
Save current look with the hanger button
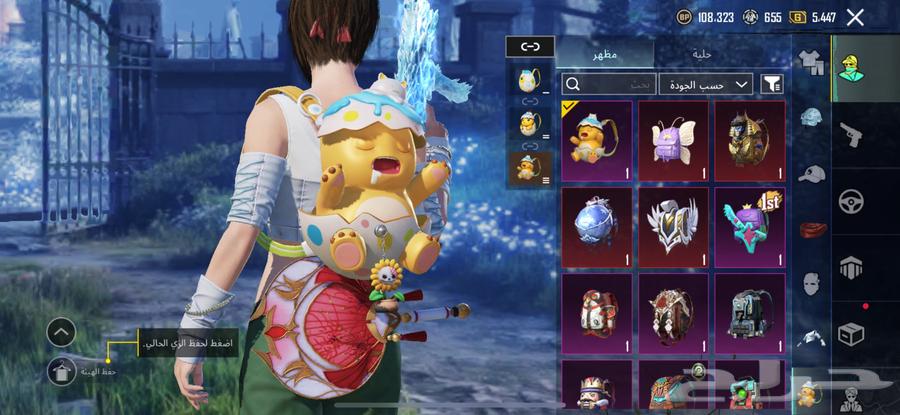coord(61,371)
